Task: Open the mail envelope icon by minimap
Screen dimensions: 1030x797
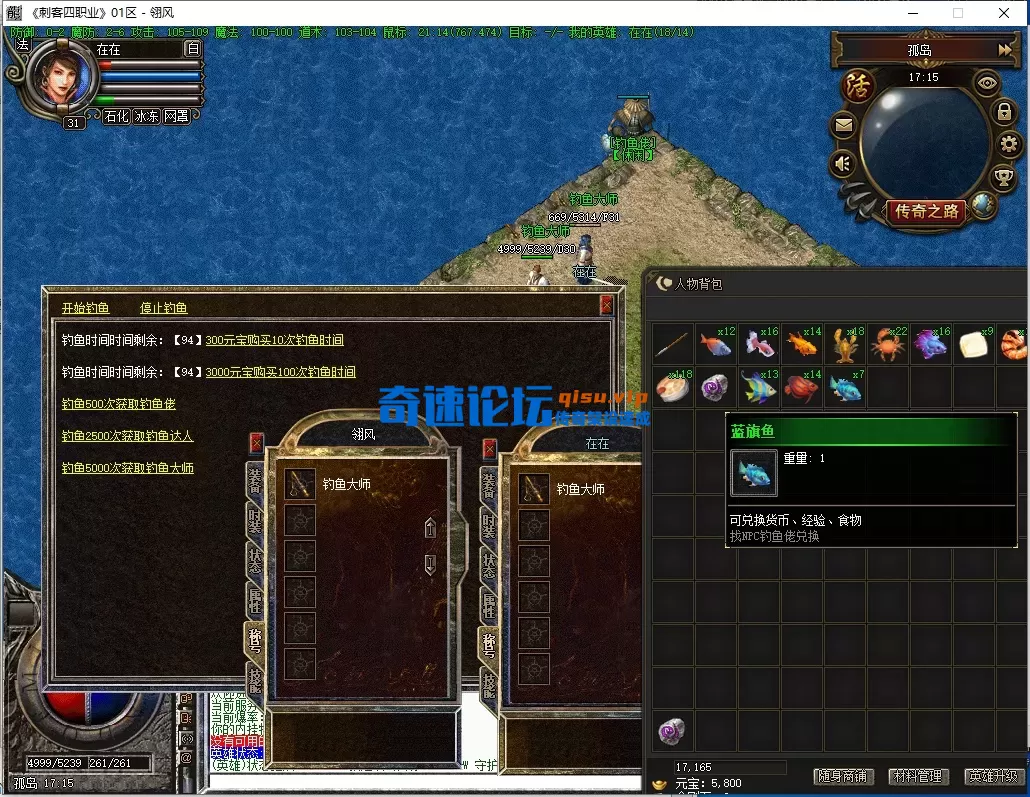Action: pos(843,126)
